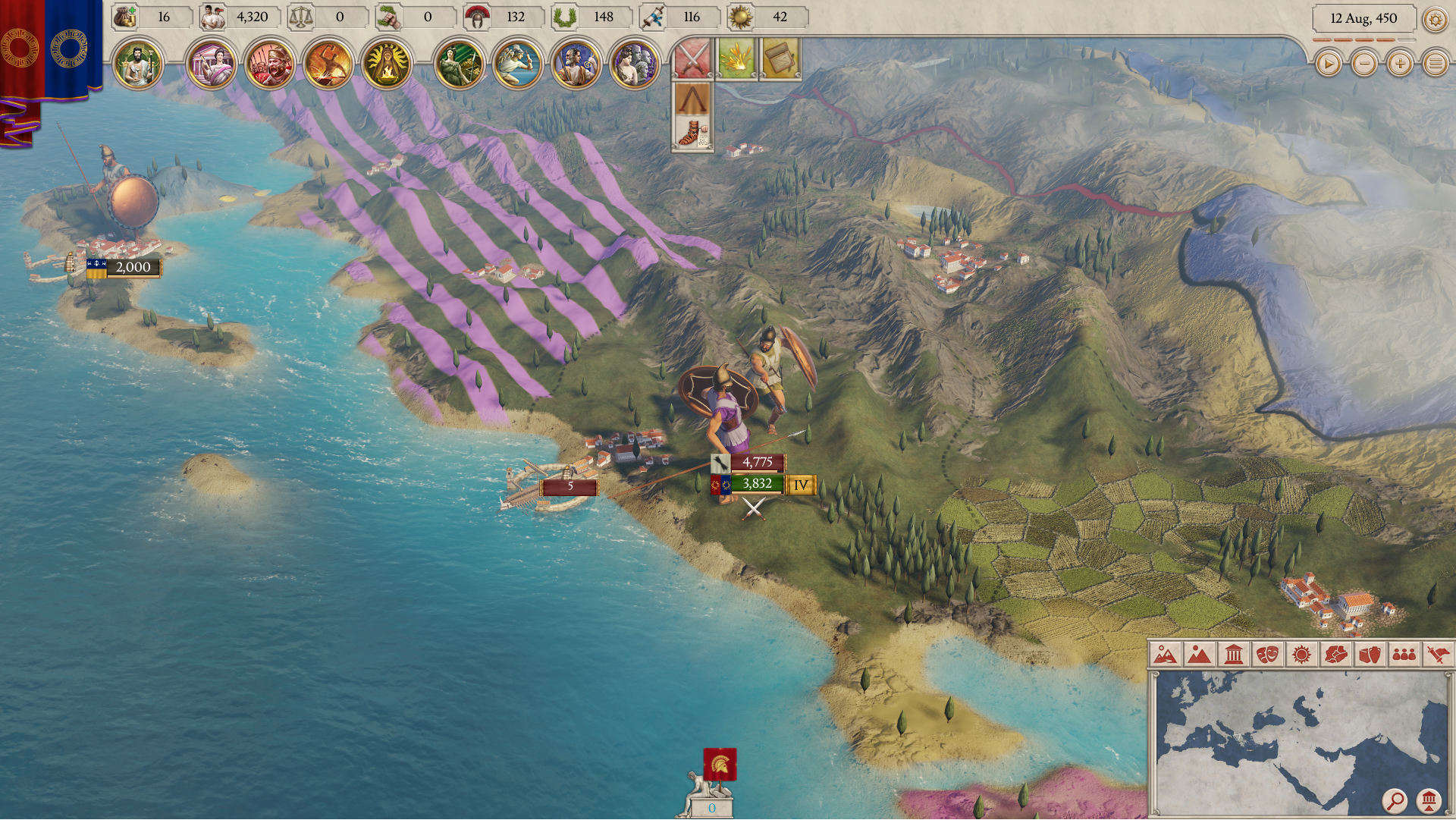Open the religion omens flame icon
The width and height of the screenshot is (1456, 820).
tap(387, 64)
